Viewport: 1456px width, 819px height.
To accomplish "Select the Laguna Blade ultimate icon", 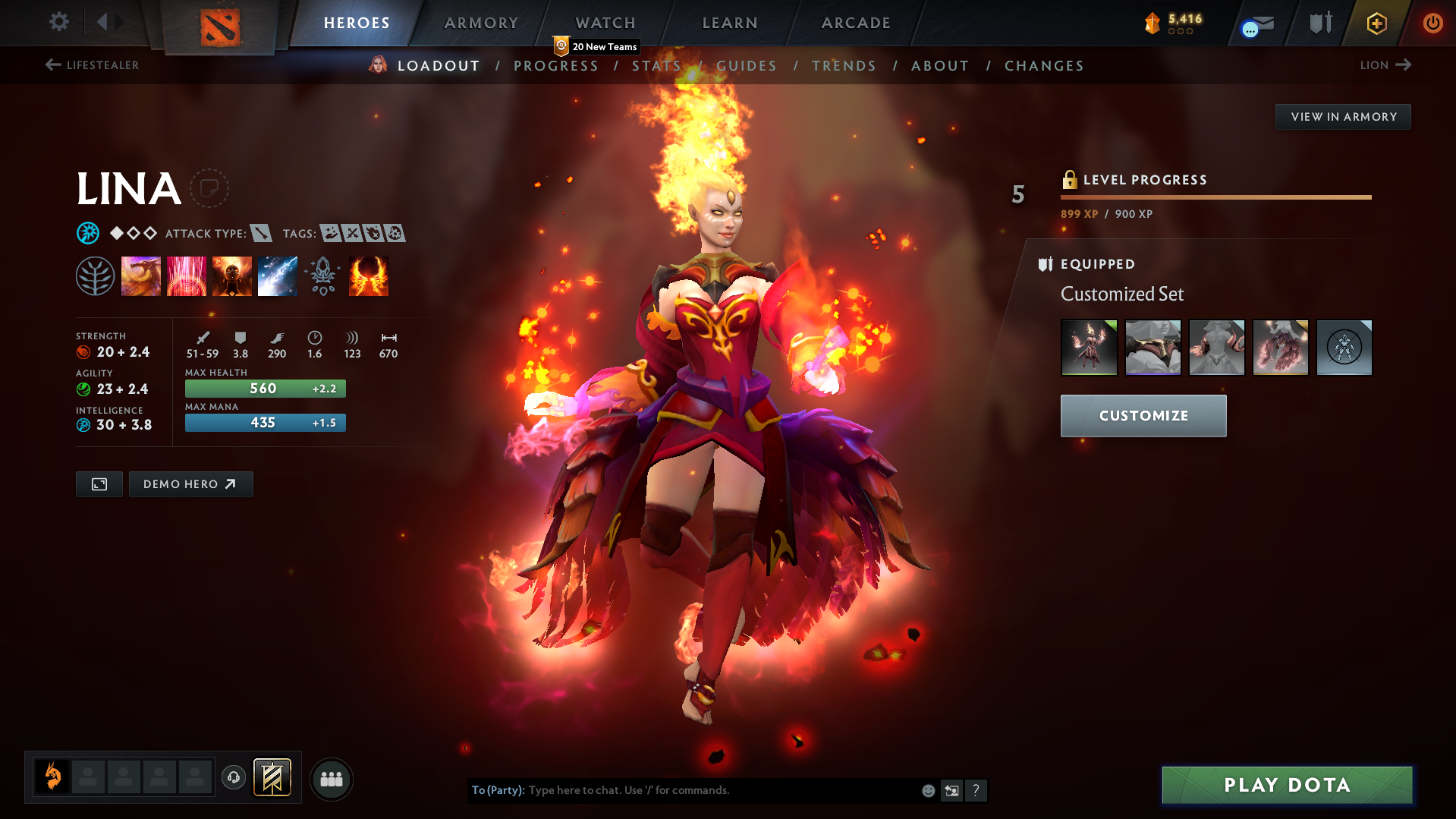I will click(278, 276).
